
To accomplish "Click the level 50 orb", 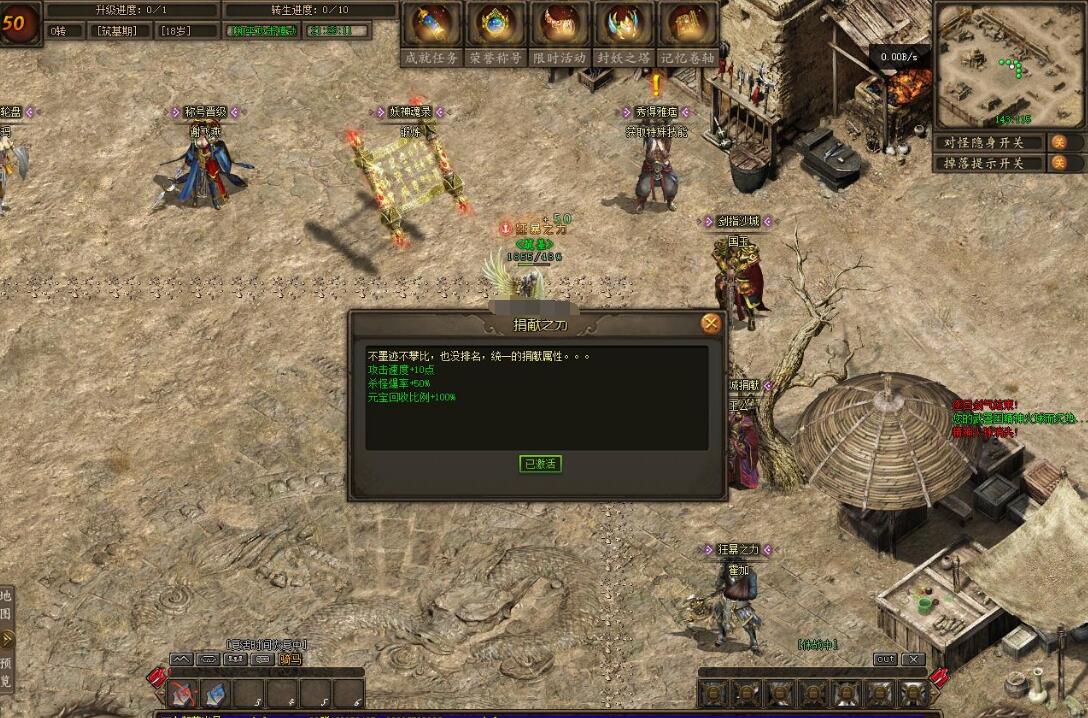I will (x=19, y=24).
